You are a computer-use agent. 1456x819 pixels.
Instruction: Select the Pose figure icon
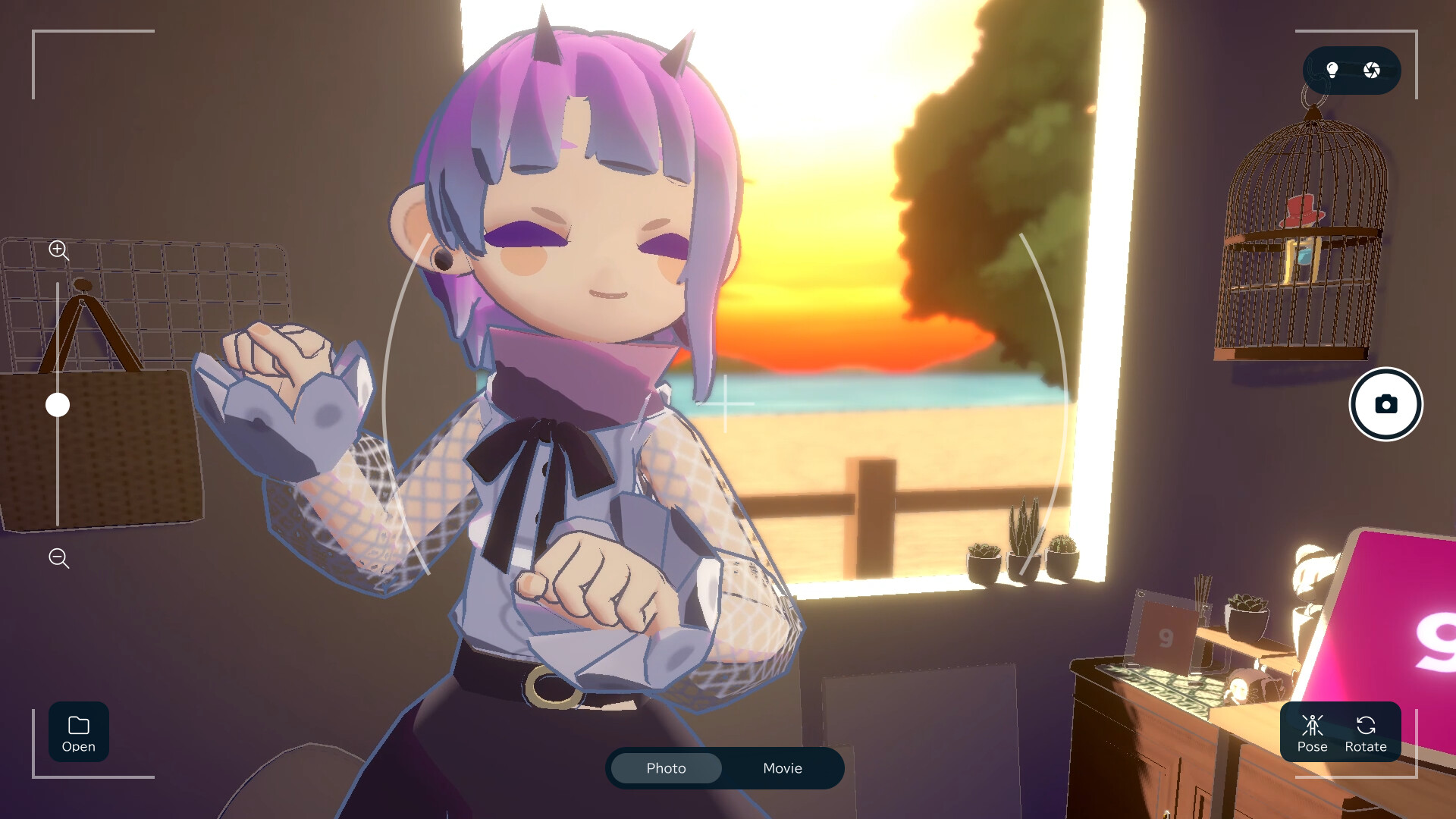[x=1312, y=726]
